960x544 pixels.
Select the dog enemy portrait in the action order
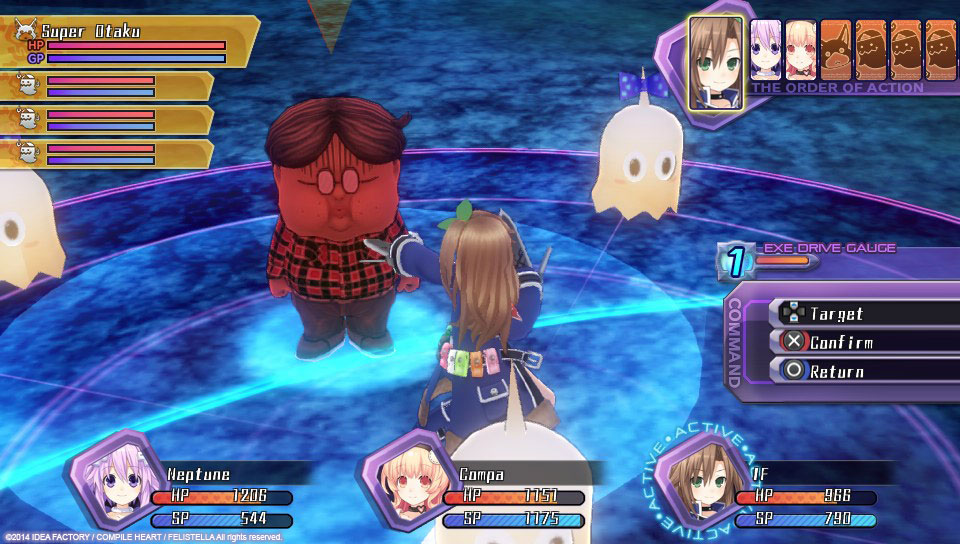[836, 50]
